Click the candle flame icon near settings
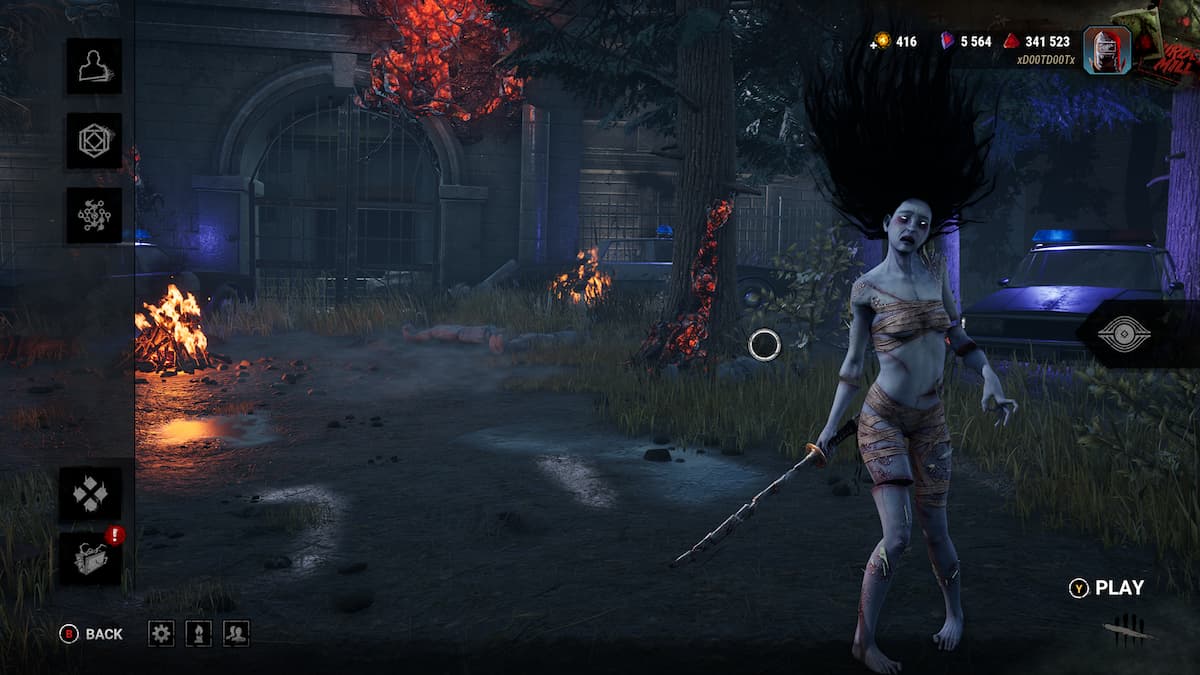 198,633
